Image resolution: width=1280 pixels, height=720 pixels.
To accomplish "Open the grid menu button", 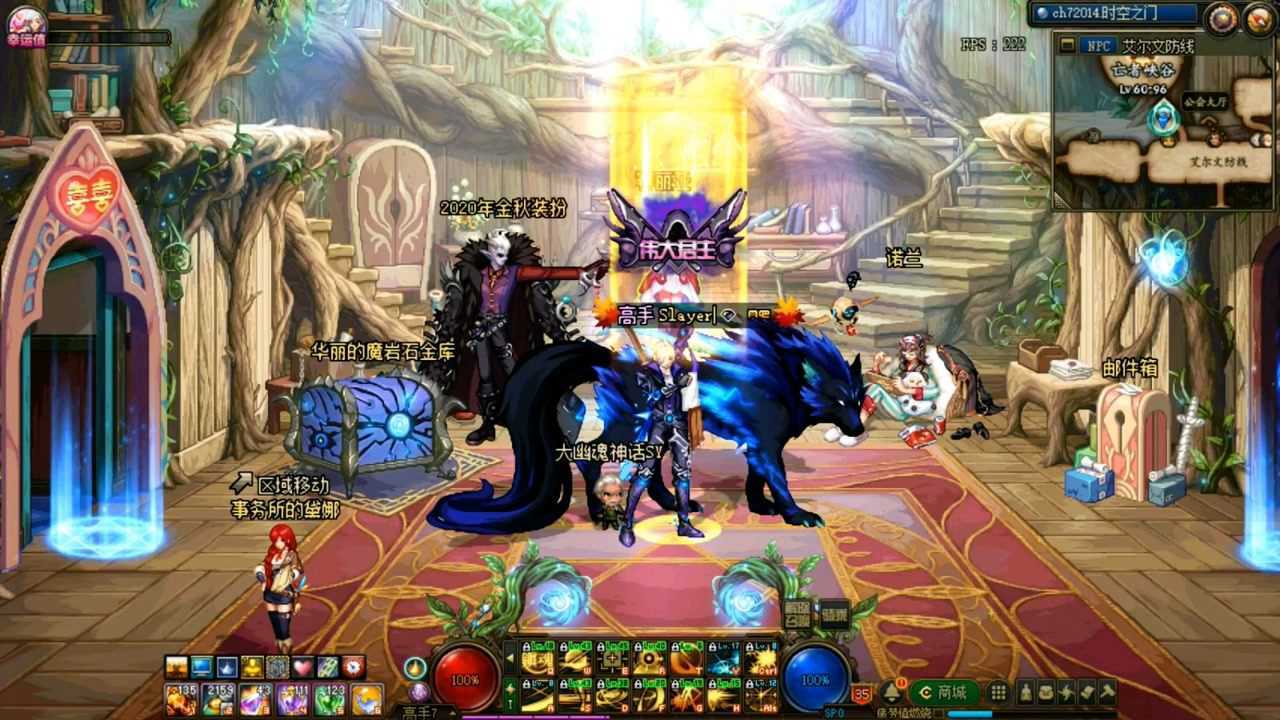I will tap(998, 692).
